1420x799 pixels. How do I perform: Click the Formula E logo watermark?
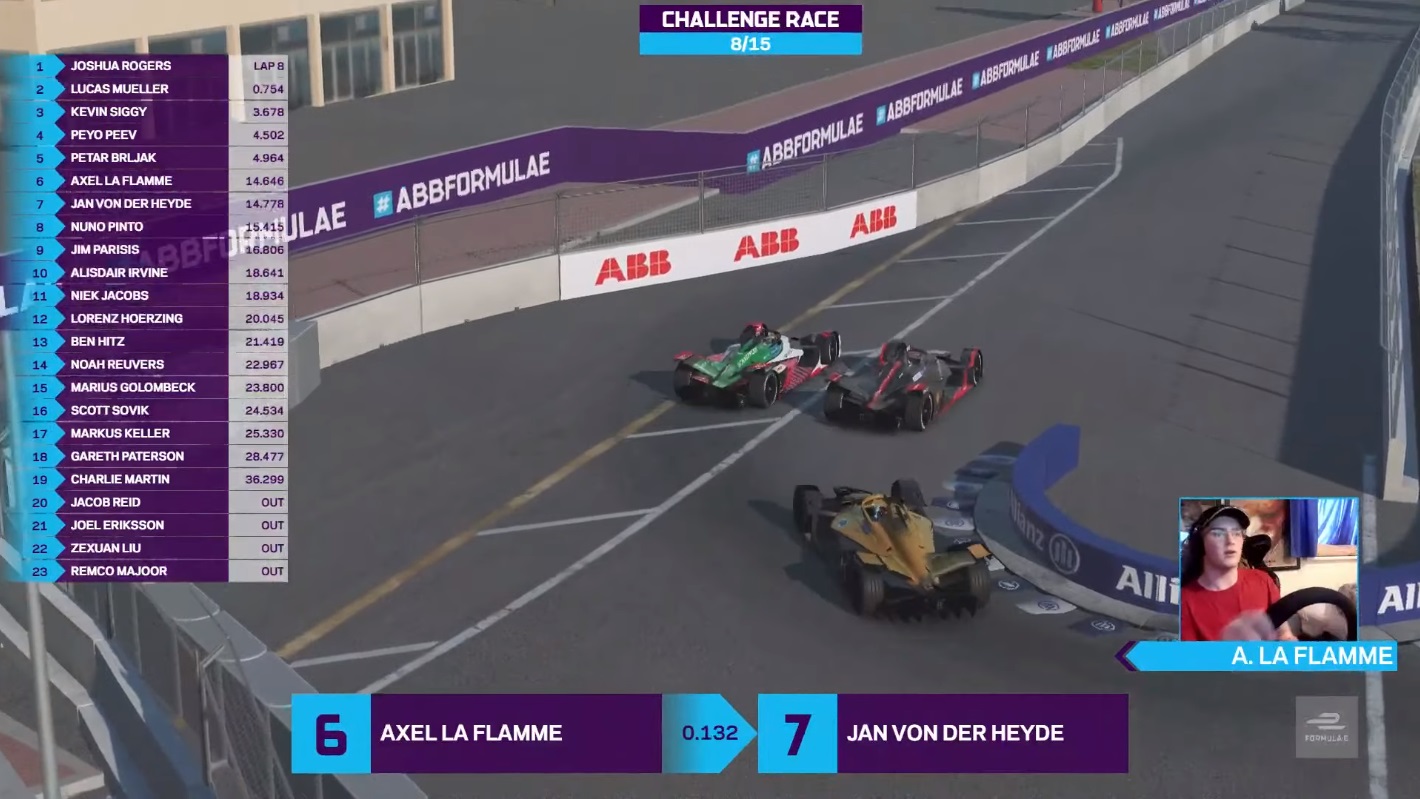[1326, 727]
